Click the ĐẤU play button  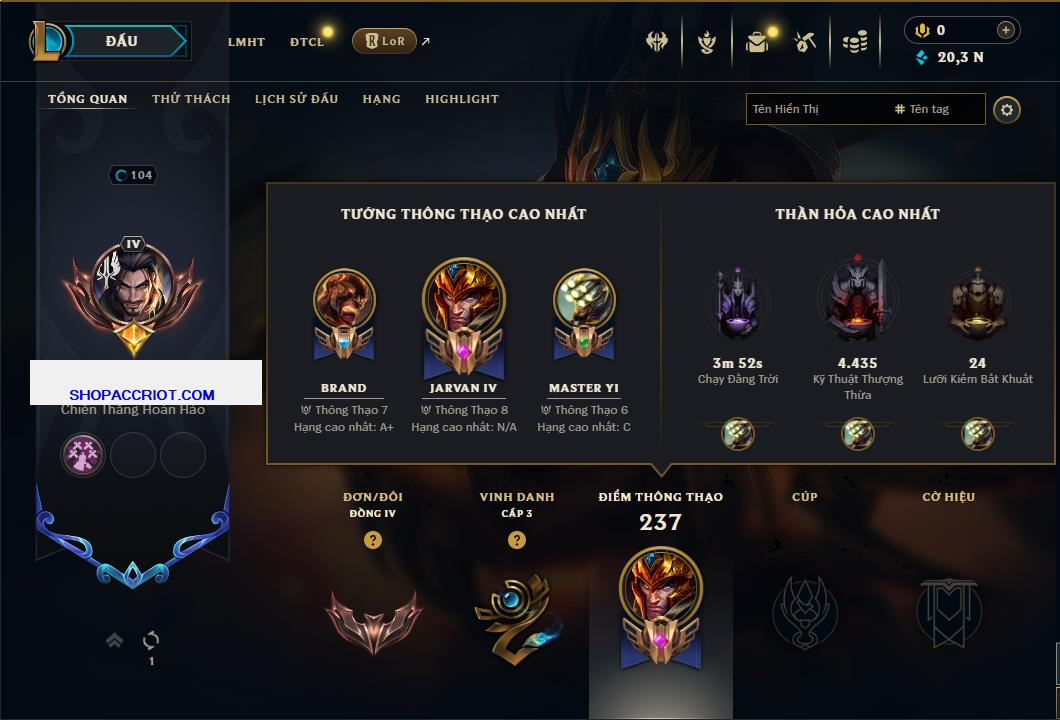pyautogui.click(x=122, y=41)
